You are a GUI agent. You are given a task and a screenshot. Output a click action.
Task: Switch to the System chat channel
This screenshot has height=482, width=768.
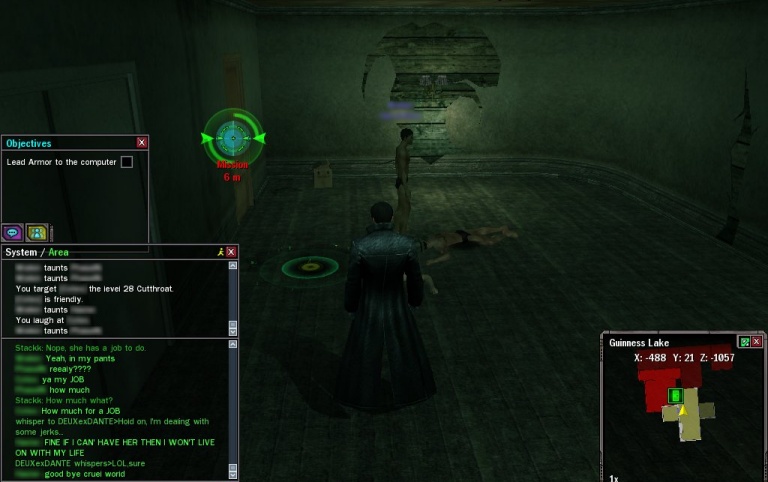pyautogui.click(x=21, y=252)
